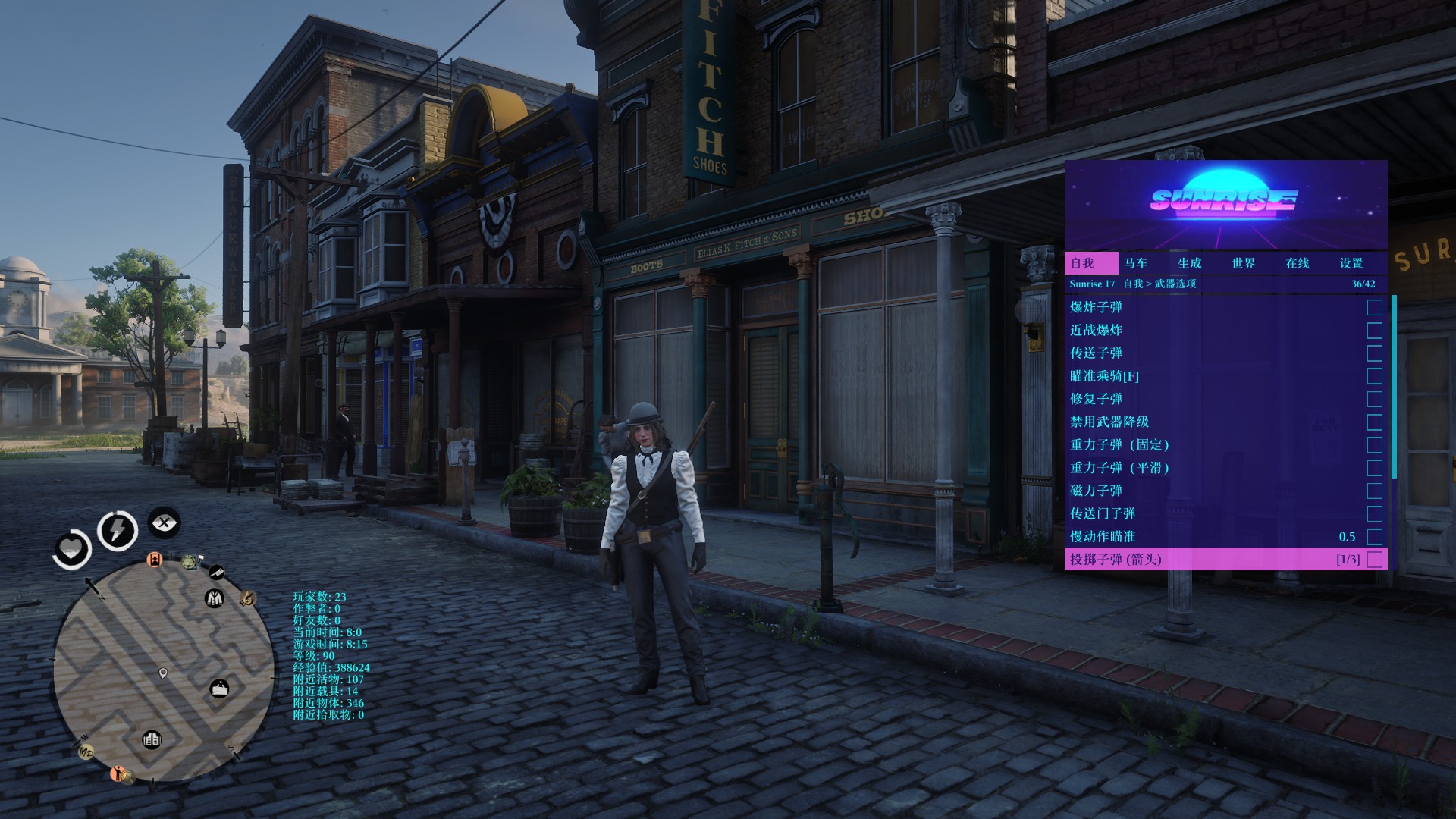Switch to the 自我 tab

(1082, 263)
